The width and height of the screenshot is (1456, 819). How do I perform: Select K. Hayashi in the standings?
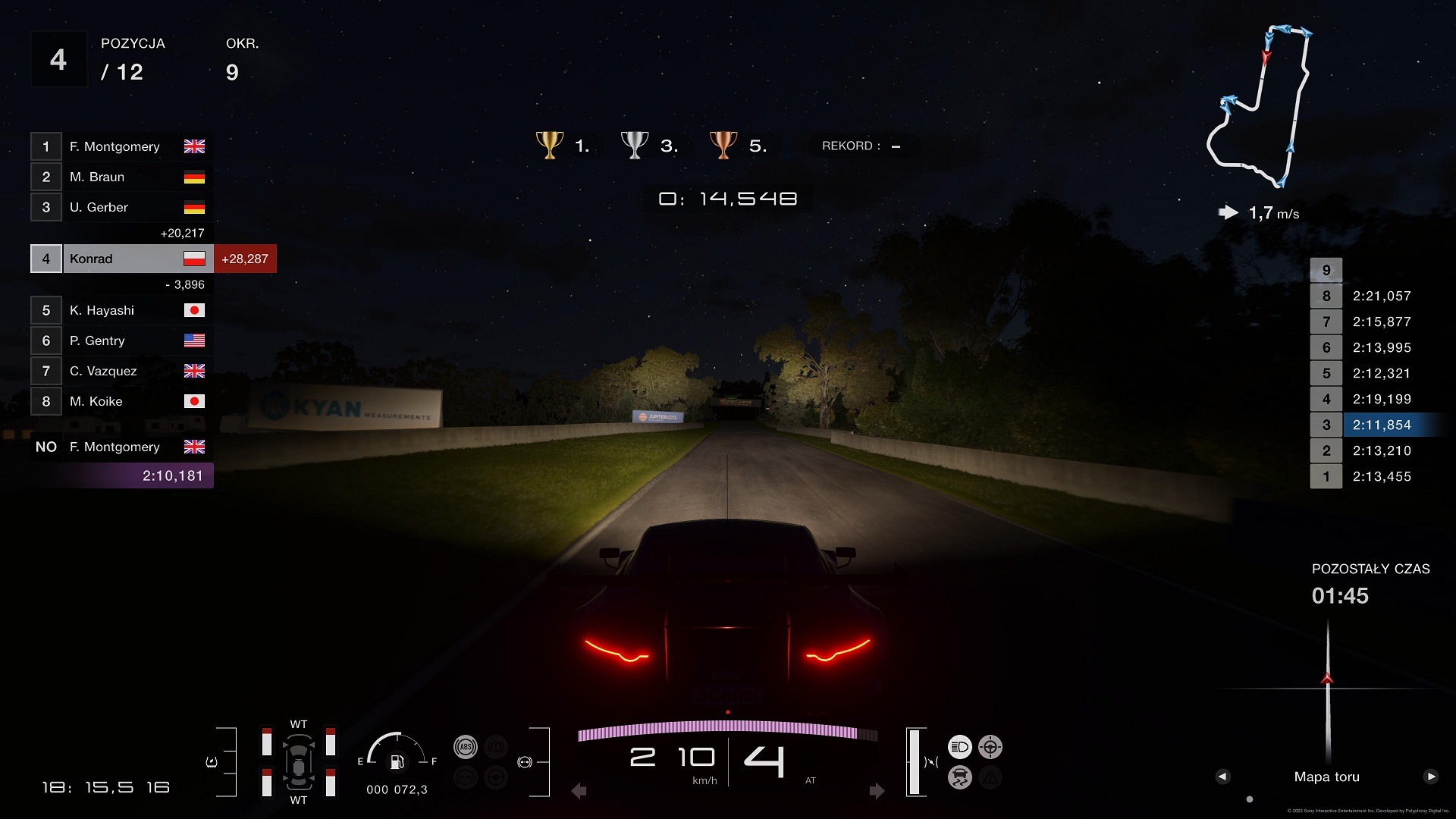(121, 310)
